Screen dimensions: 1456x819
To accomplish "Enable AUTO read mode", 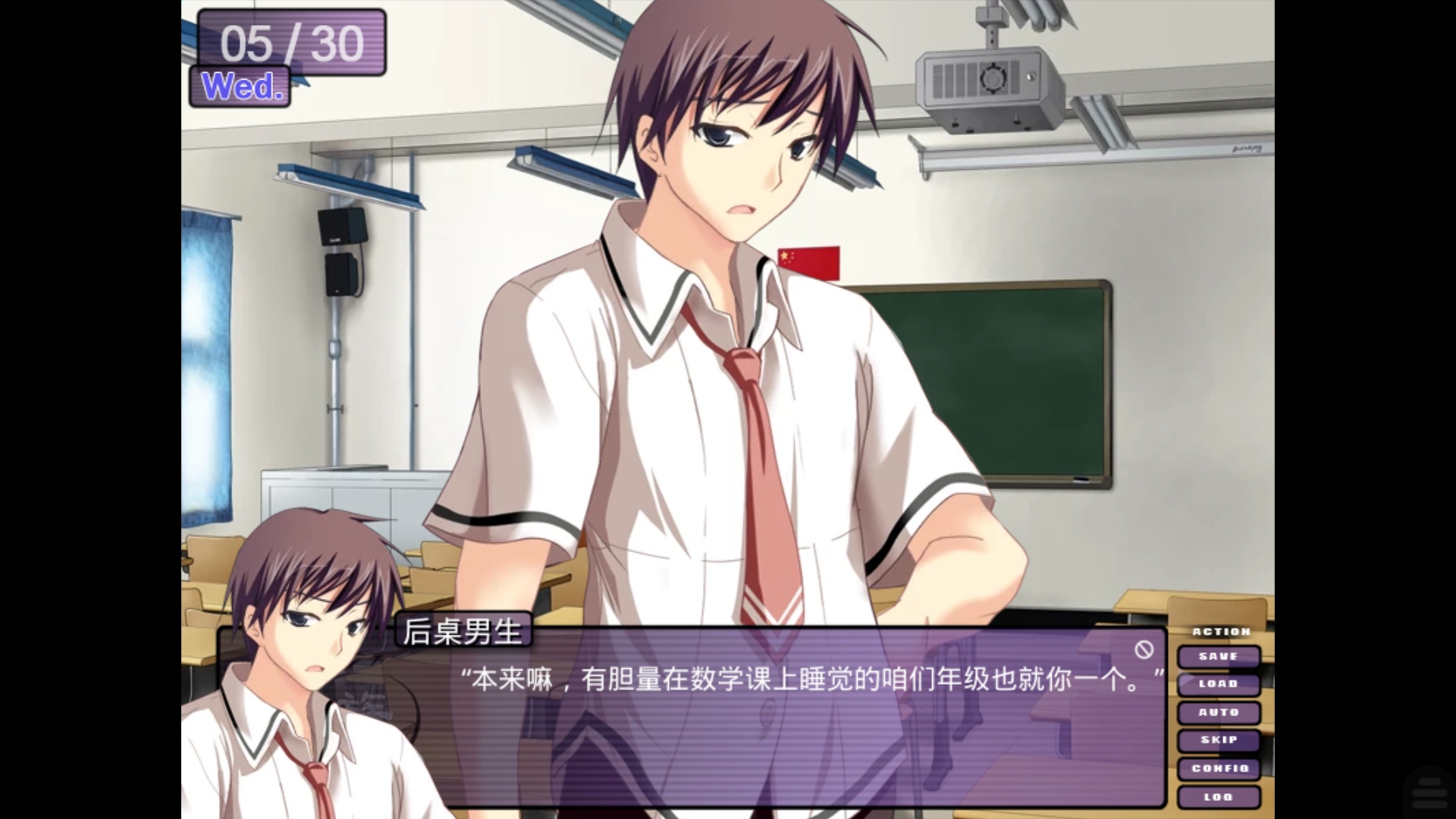I will click(1219, 712).
